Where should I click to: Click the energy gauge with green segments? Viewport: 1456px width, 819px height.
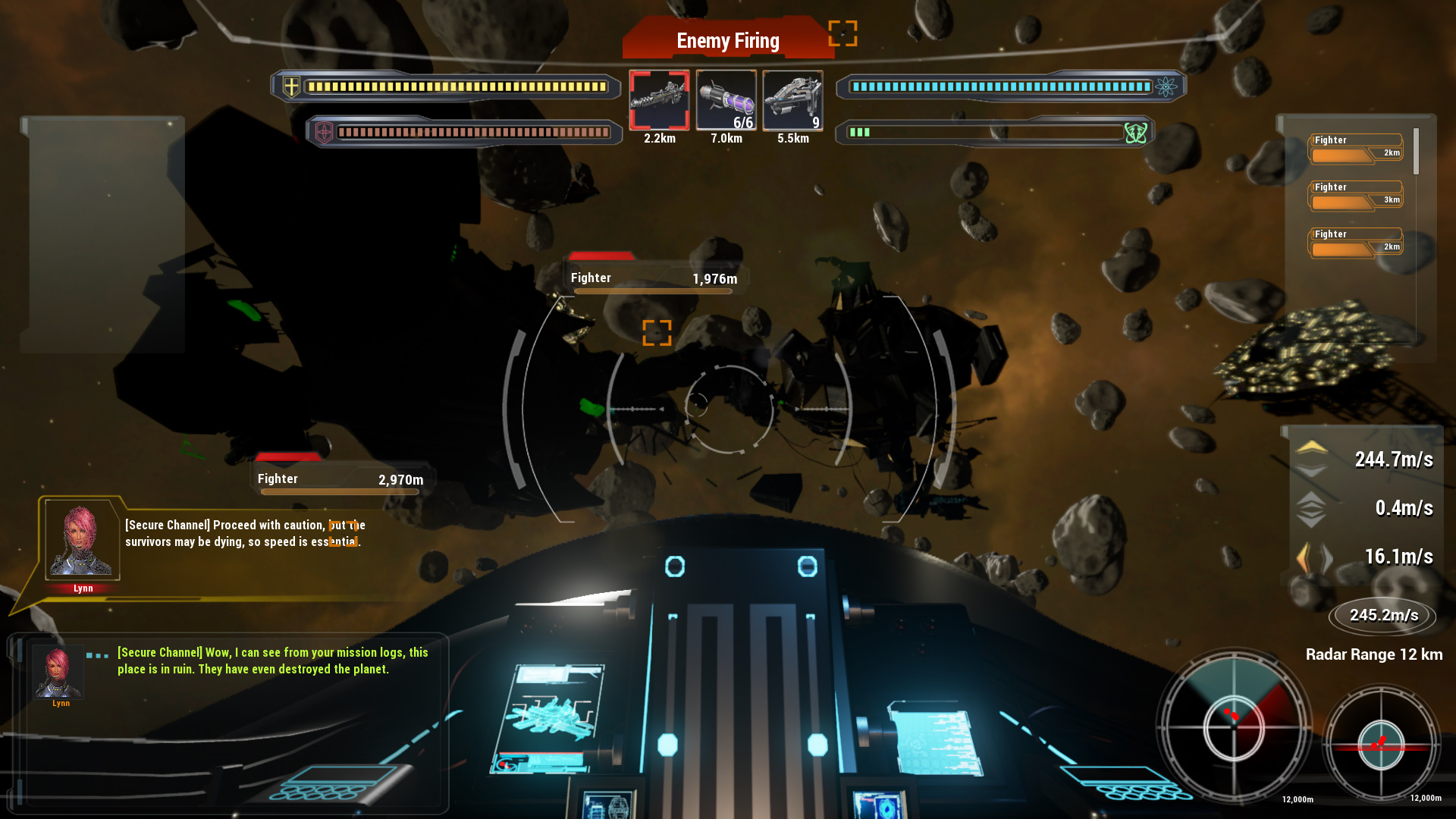pos(861,131)
